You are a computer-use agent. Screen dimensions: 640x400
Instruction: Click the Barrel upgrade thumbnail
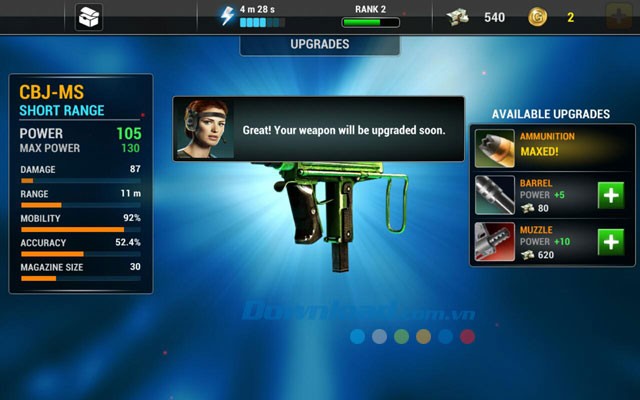(495, 195)
